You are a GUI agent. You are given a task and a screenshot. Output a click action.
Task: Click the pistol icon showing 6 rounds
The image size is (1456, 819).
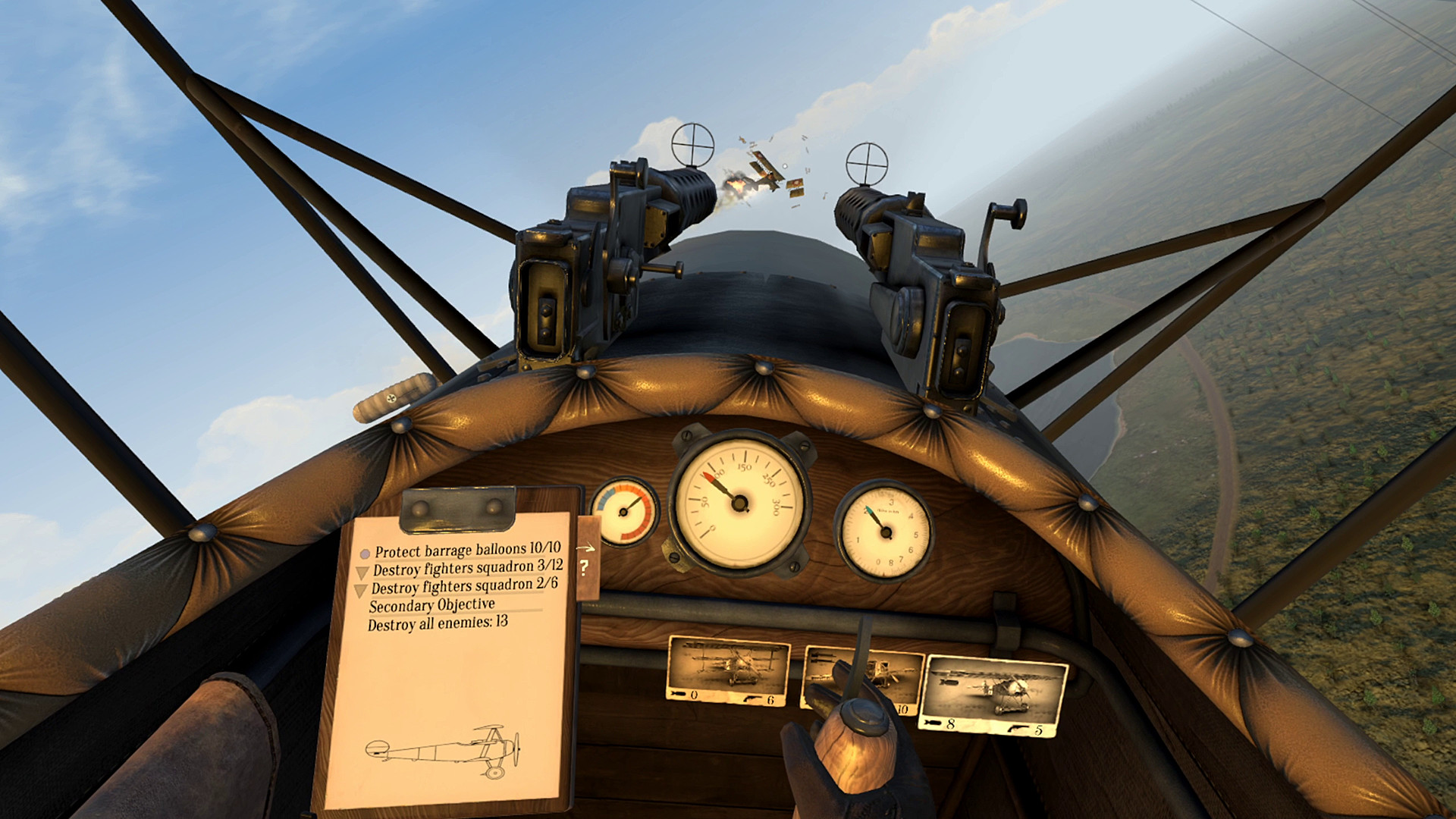pos(752,698)
